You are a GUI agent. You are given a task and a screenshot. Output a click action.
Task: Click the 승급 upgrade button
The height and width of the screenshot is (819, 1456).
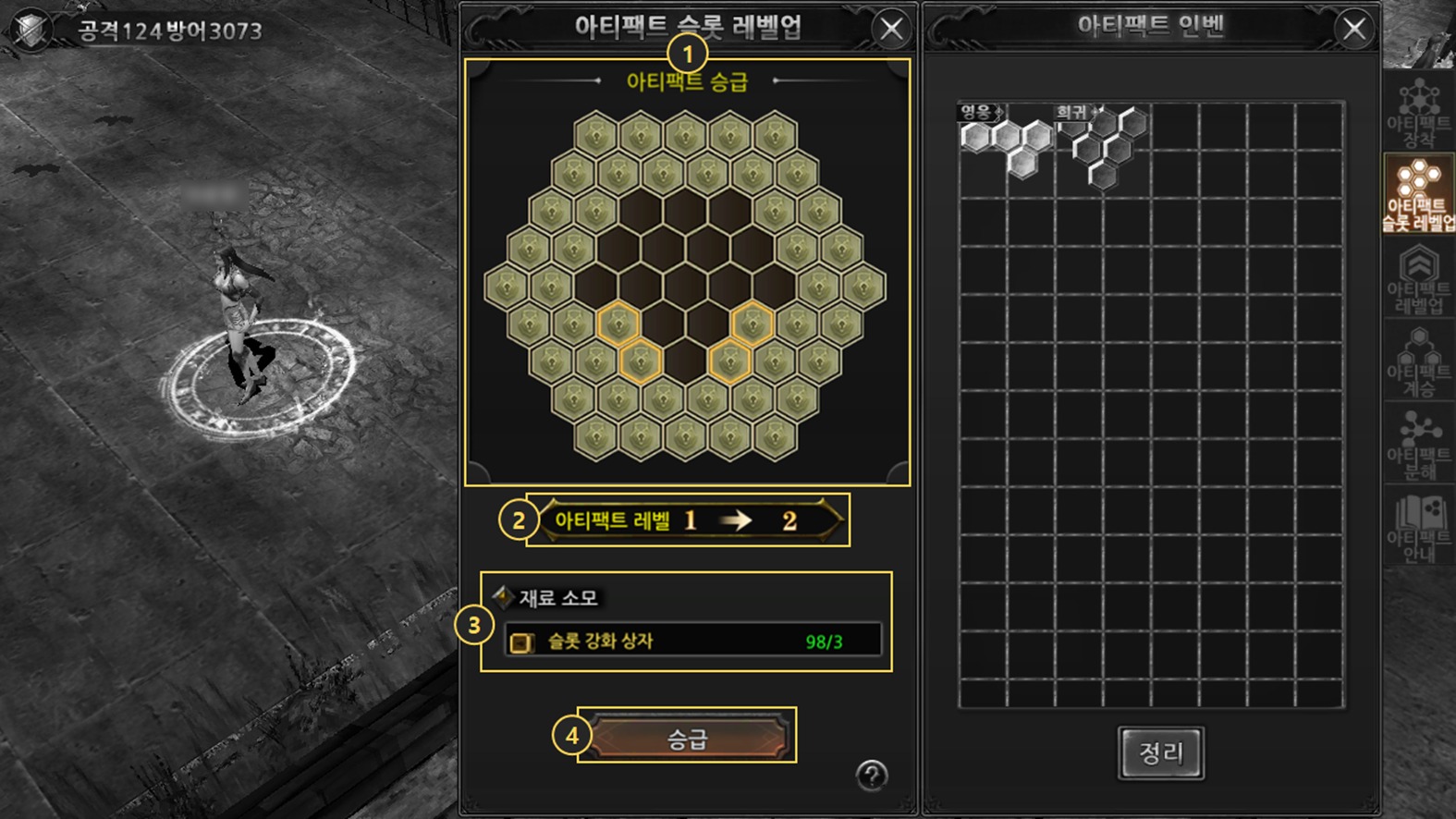tap(687, 738)
